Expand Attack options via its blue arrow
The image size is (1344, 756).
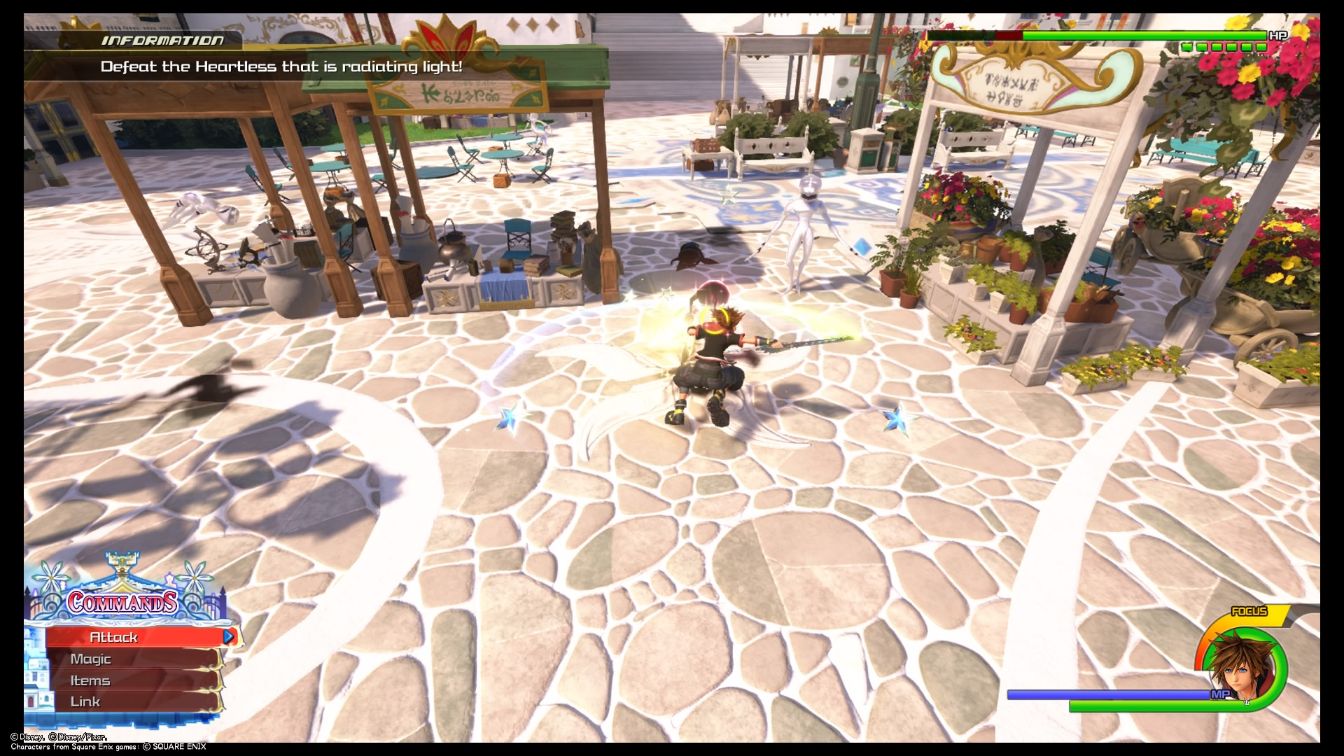point(228,636)
